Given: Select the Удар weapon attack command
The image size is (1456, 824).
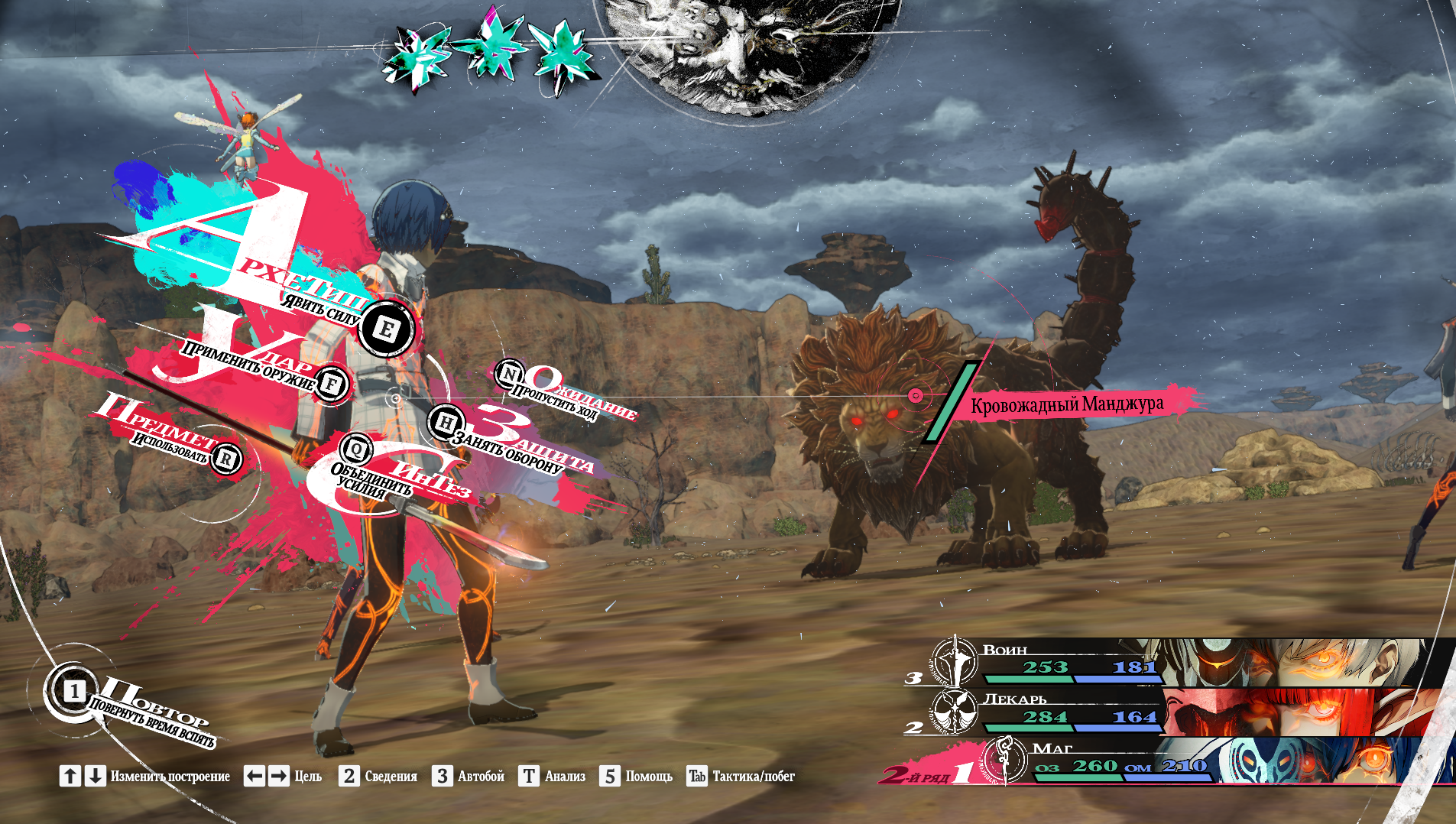Looking at the screenshot, I should tap(331, 384).
